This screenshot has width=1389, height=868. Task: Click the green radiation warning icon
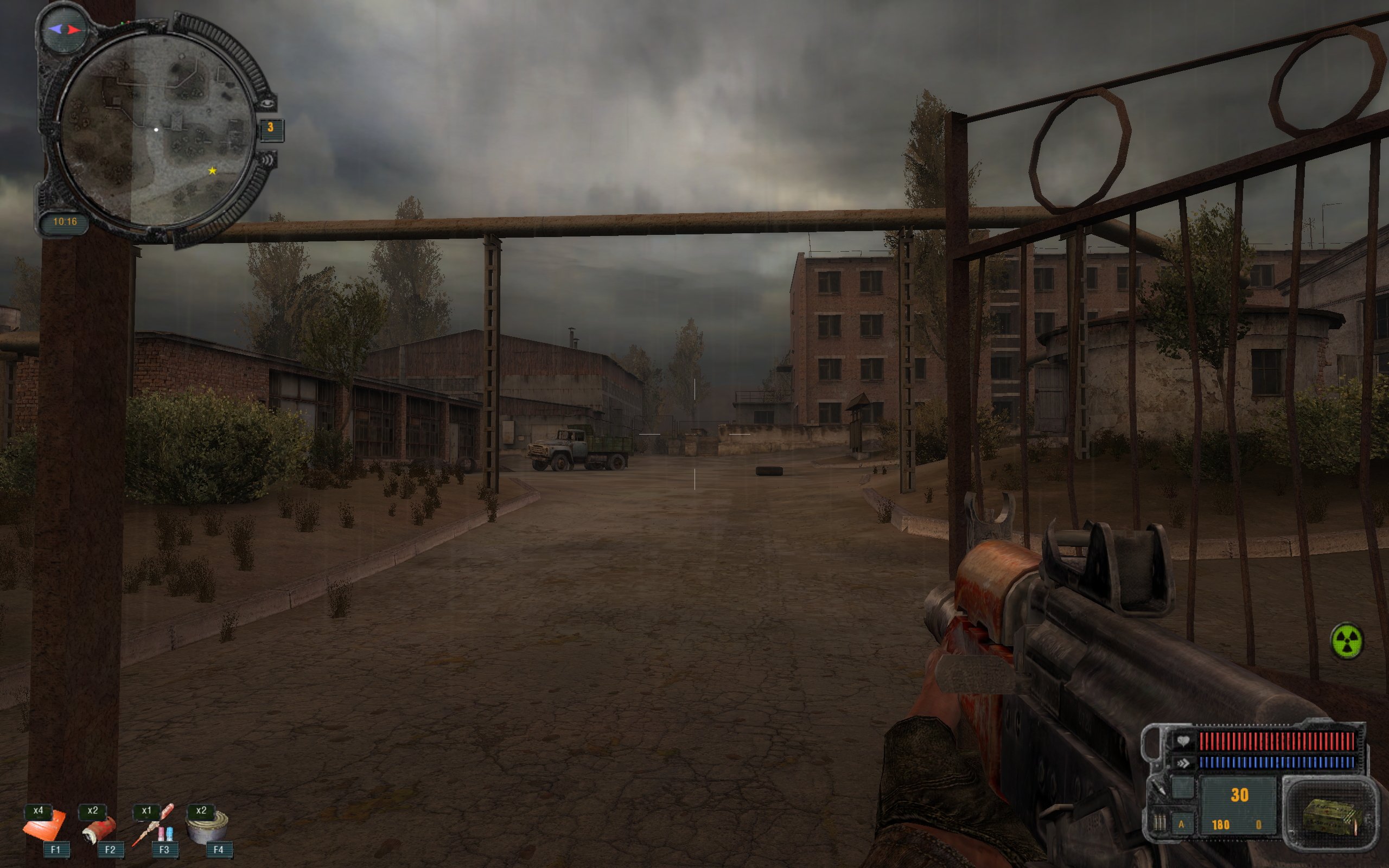click(1346, 641)
